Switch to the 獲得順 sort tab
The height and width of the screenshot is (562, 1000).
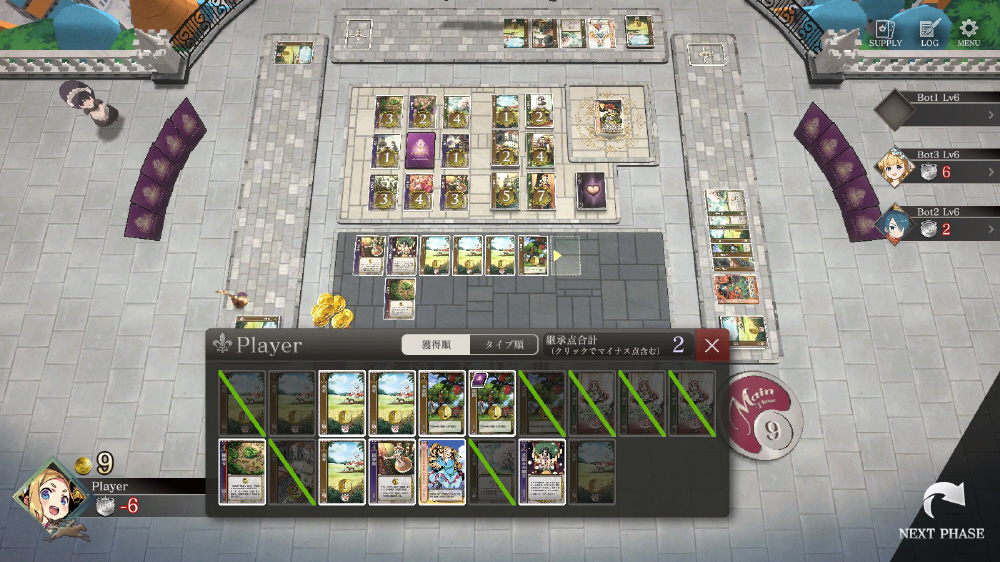[435, 345]
